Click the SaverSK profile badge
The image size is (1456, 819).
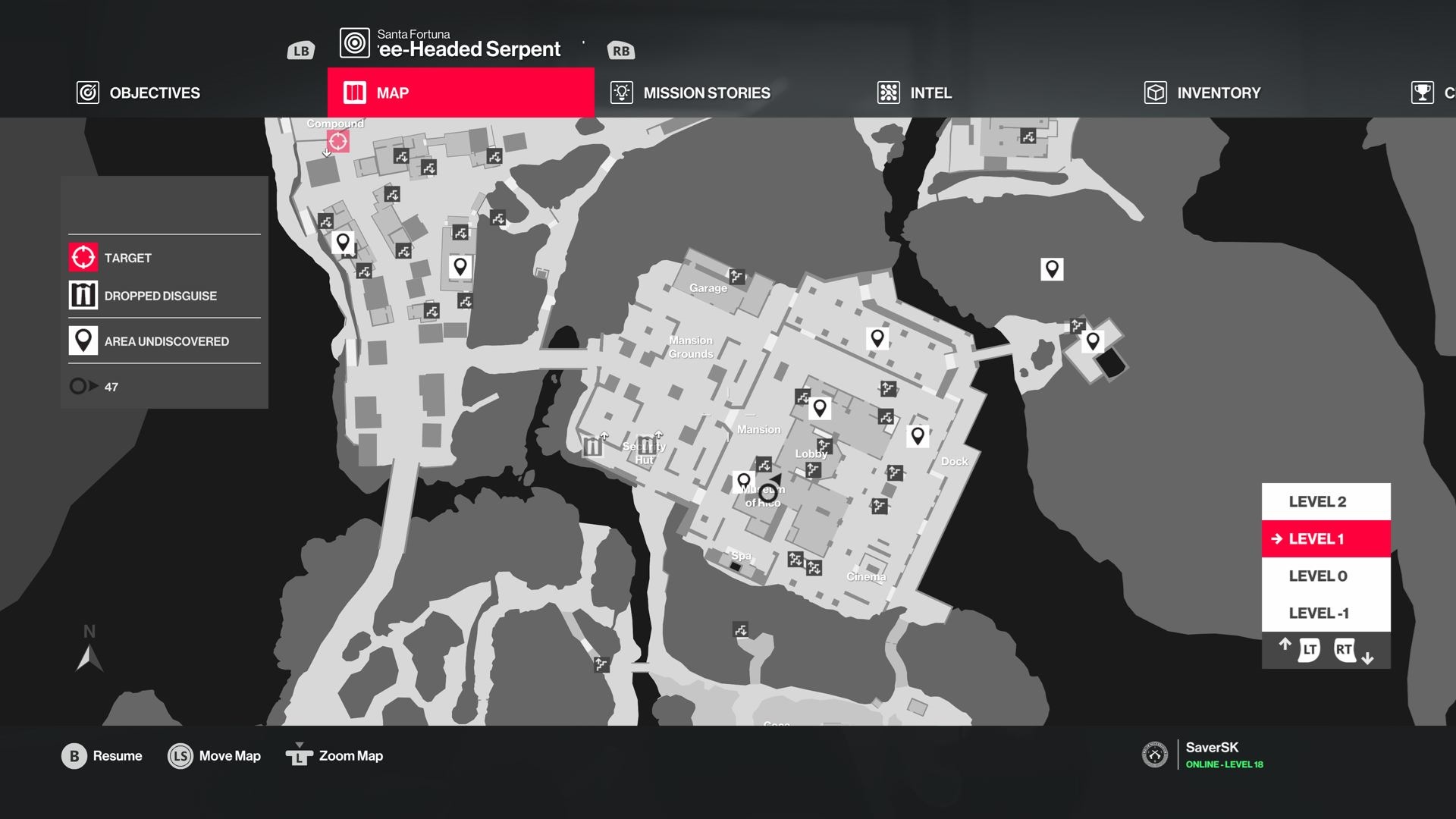pos(1156,755)
